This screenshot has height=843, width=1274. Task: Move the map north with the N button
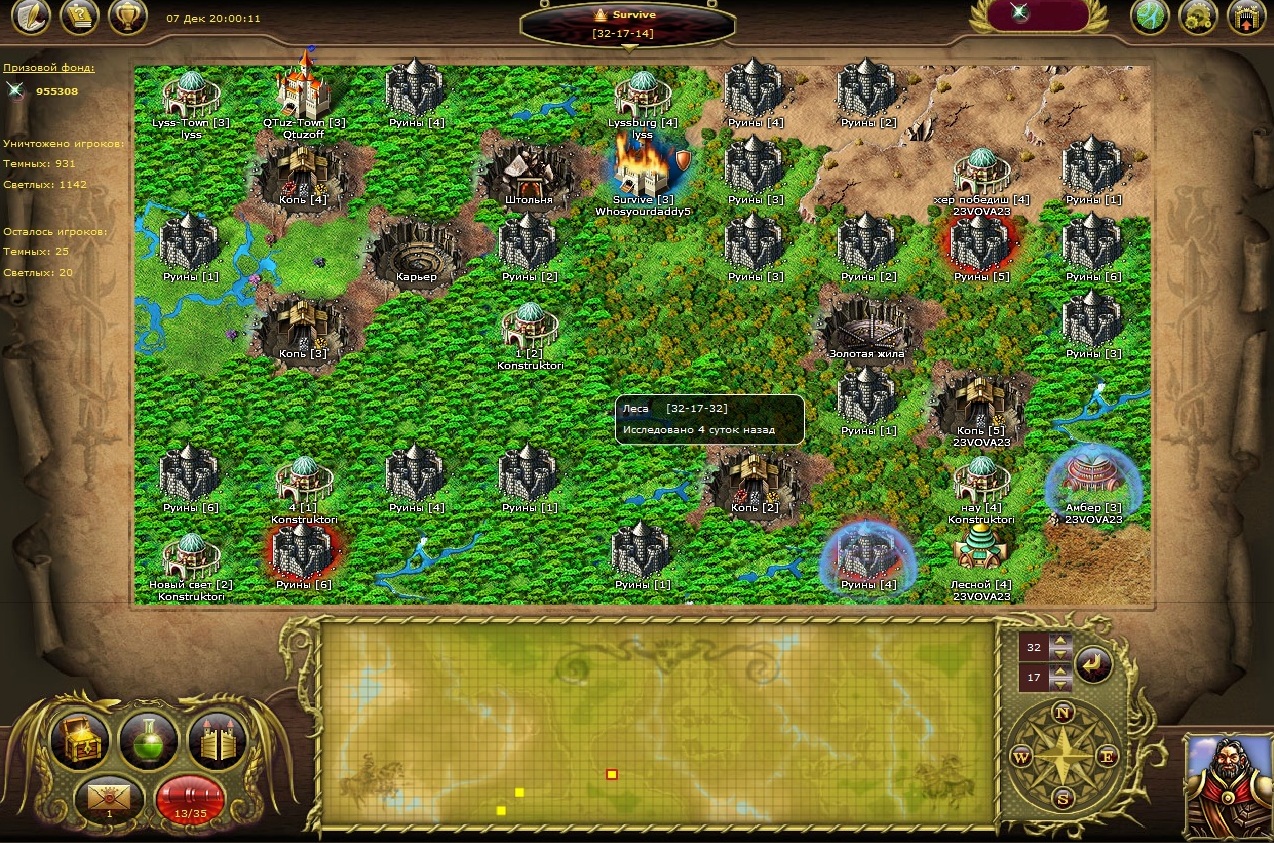pos(1063,713)
